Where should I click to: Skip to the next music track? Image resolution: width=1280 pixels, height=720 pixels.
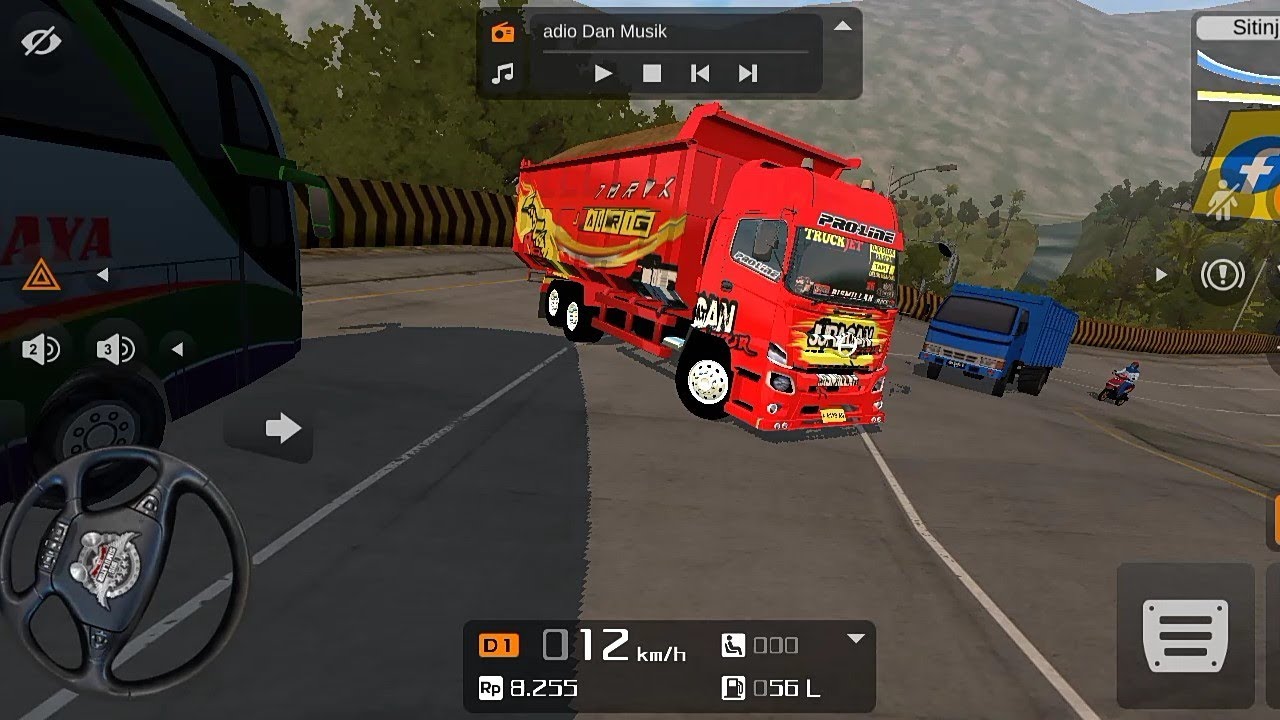[x=747, y=73]
